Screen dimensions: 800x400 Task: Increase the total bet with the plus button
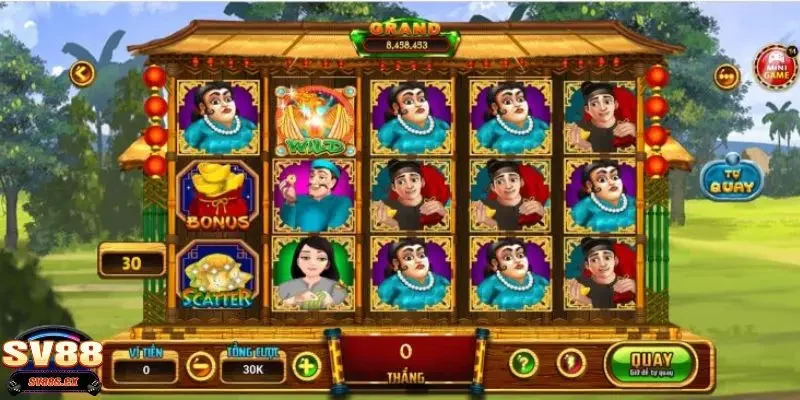pos(306,366)
